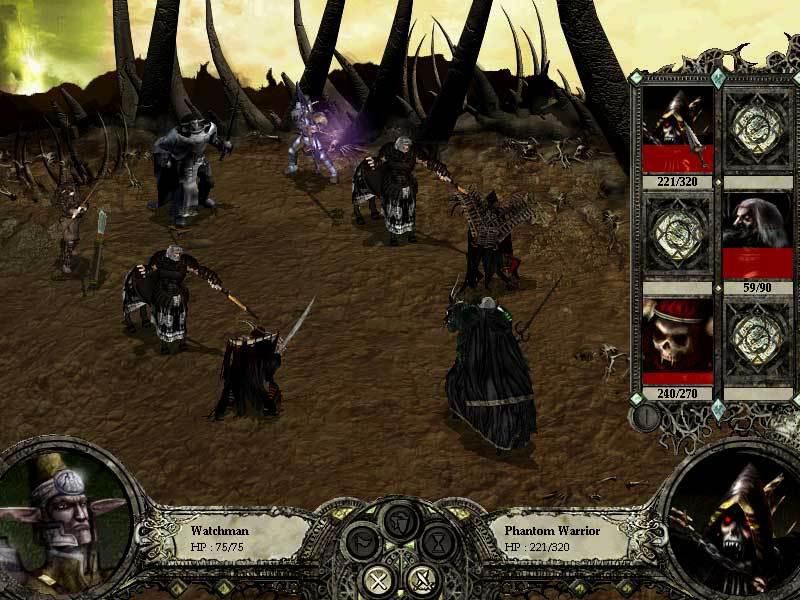Select the red-crowned skull portrait showing 240/270
Viewport: 800px width, 600px height.
[x=678, y=340]
